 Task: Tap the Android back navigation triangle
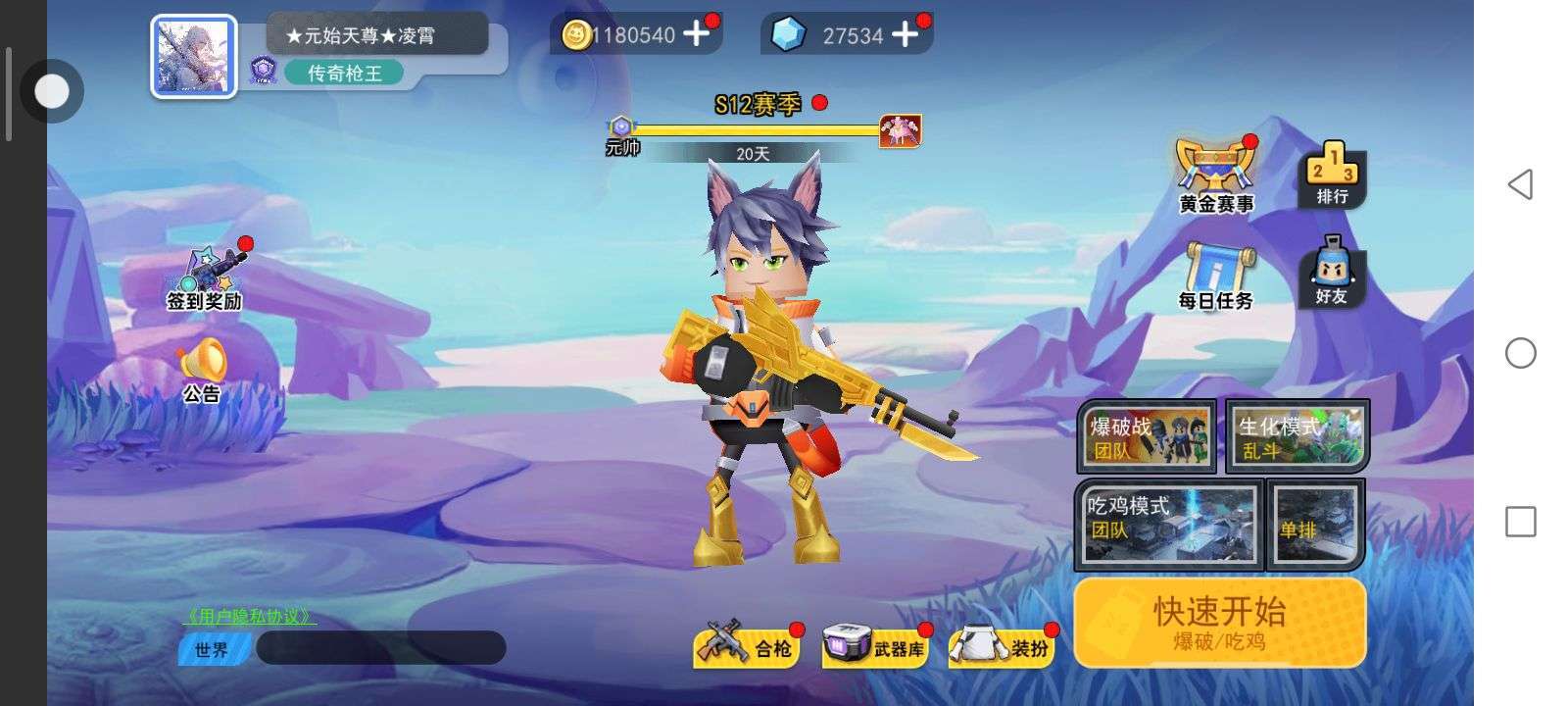coord(1520,184)
